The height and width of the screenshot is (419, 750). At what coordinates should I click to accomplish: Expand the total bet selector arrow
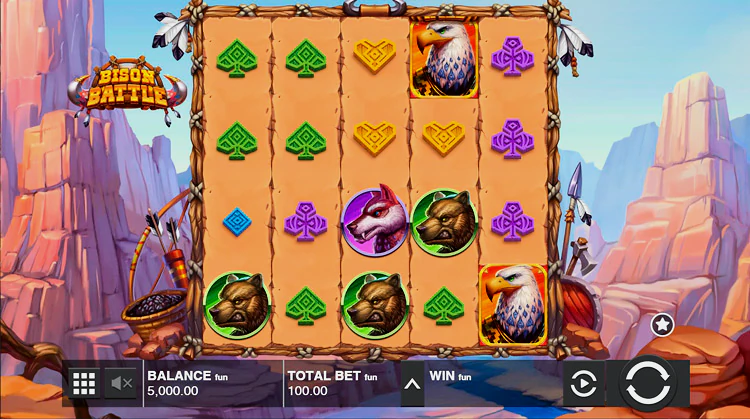click(x=412, y=382)
